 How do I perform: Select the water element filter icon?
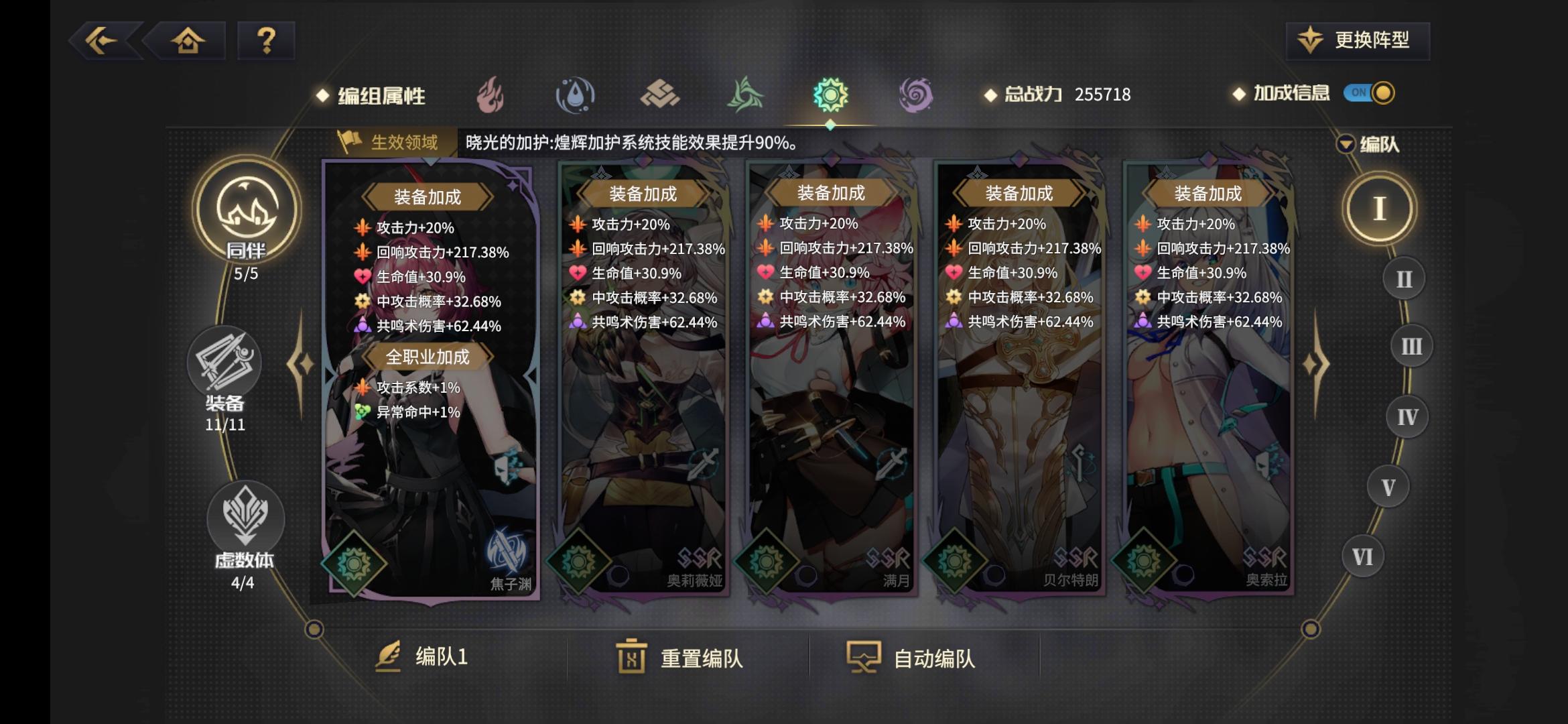[x=575, y=95]
